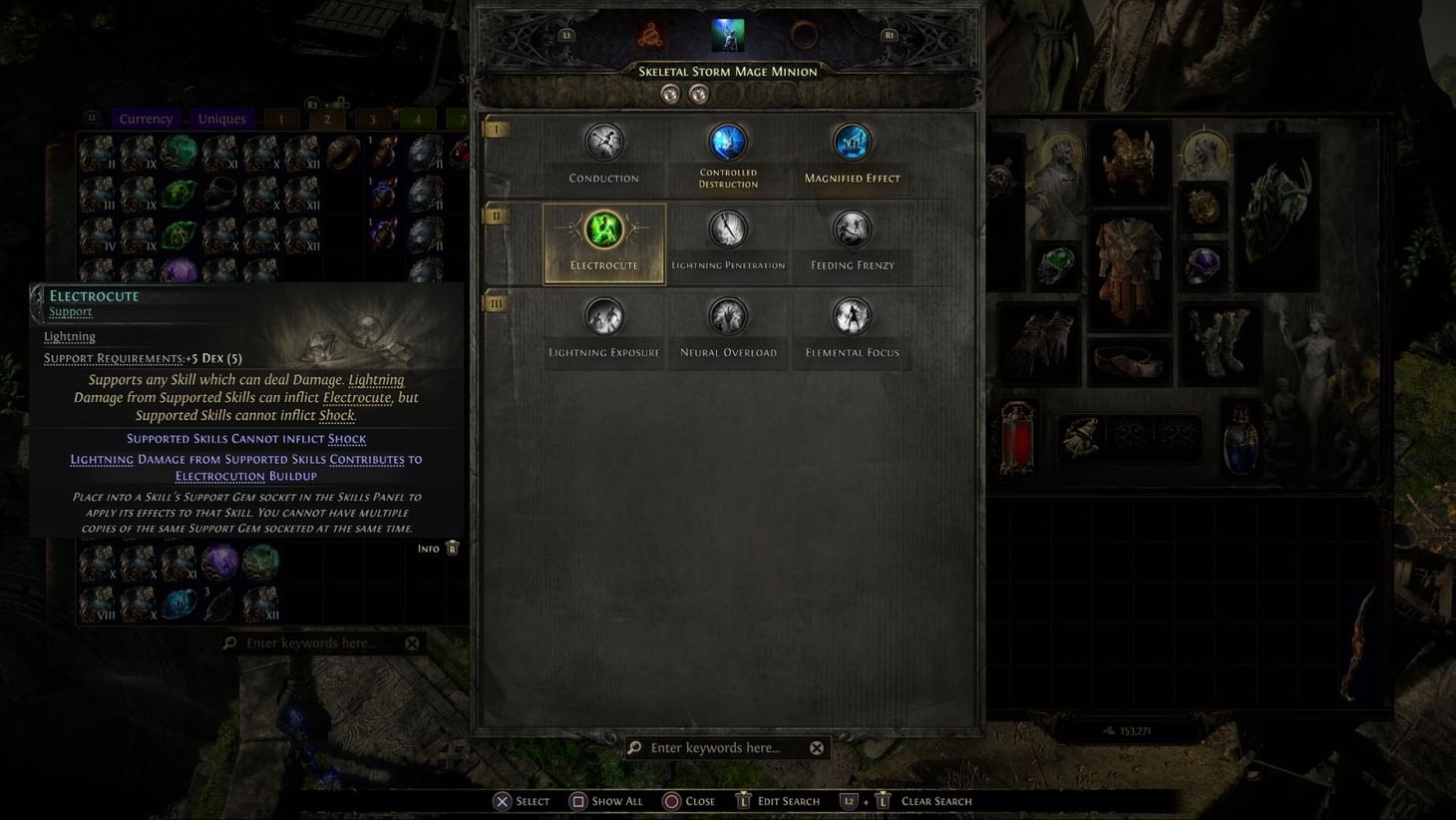Select the Feeding Frenzy support gem
The image size is (1456, 820).
(x=852, y=229)
